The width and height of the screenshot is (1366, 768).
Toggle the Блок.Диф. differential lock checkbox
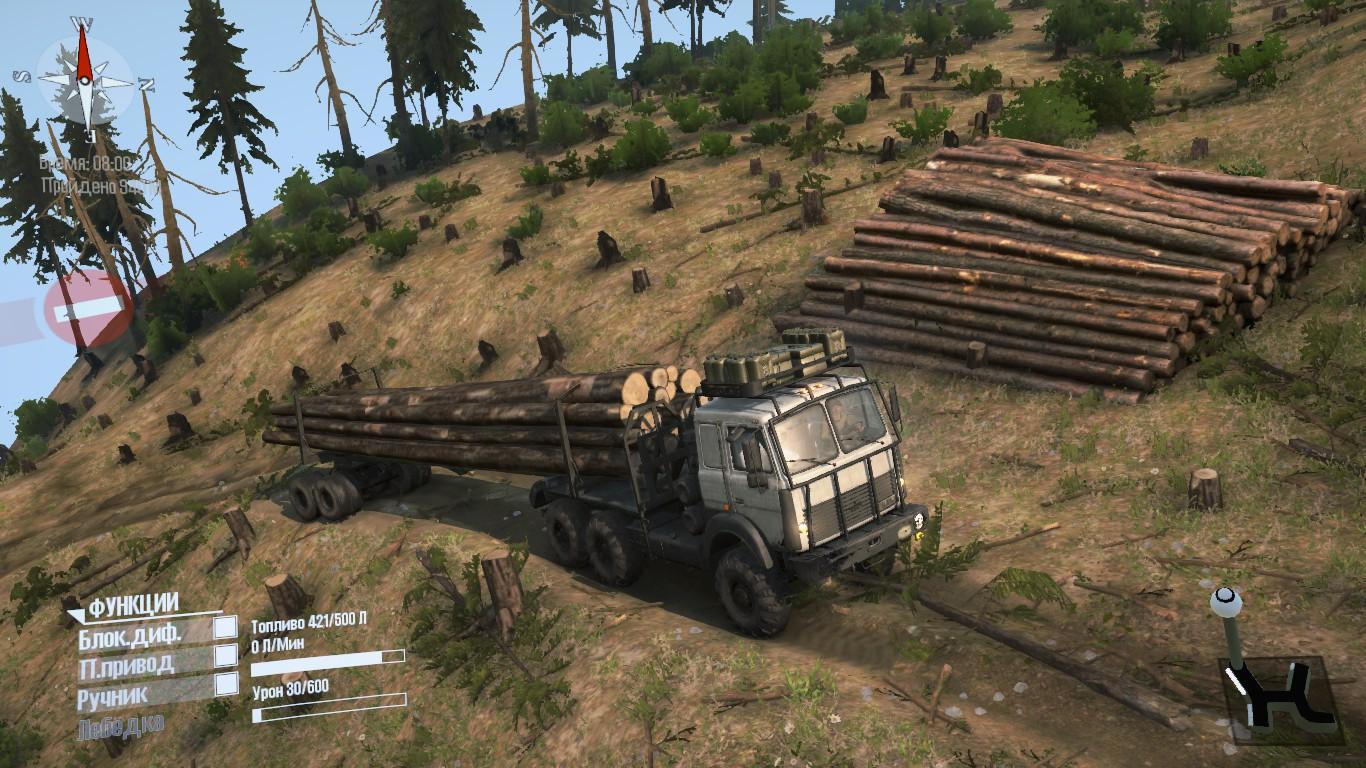pos(226,627)
